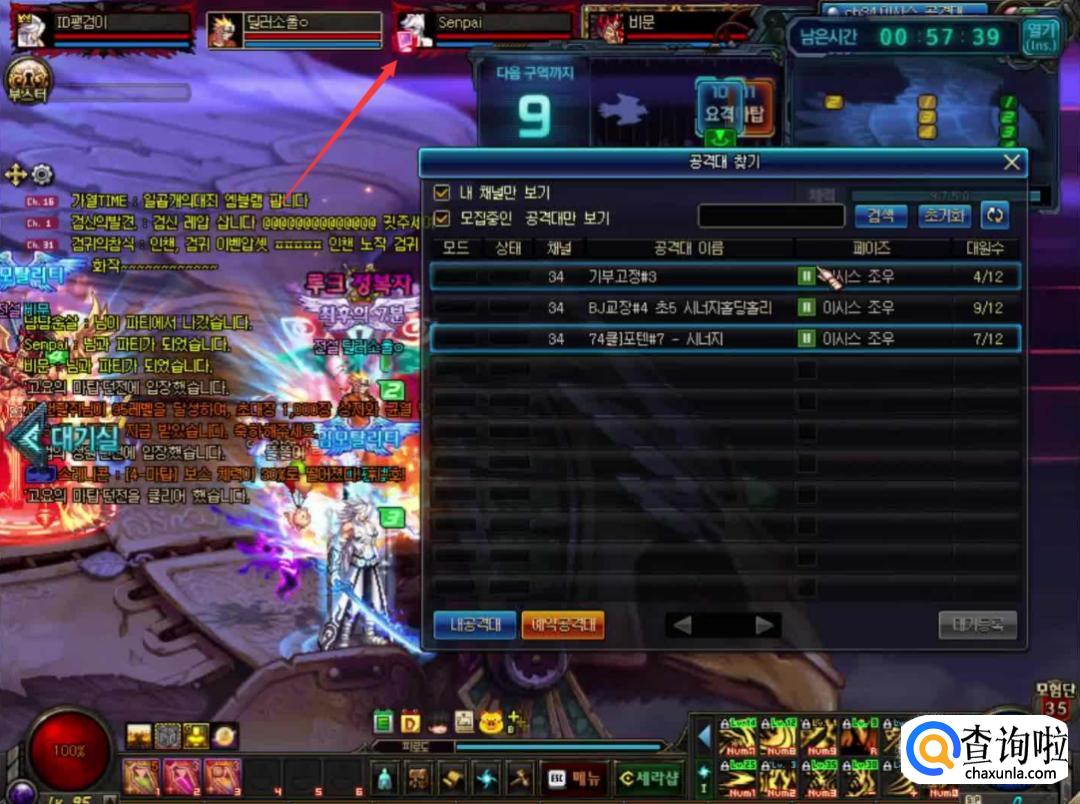
Task: Go to the previous raid list page
Action: [x=682, y=626]
